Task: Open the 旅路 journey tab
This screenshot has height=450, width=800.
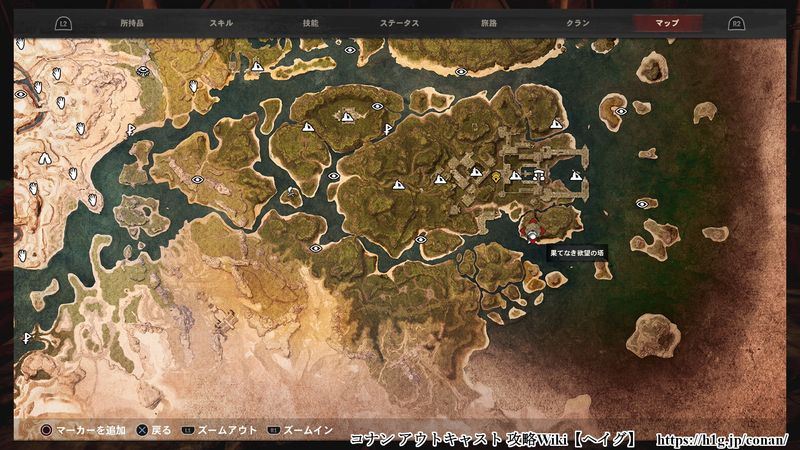Action: click(489, 21)
